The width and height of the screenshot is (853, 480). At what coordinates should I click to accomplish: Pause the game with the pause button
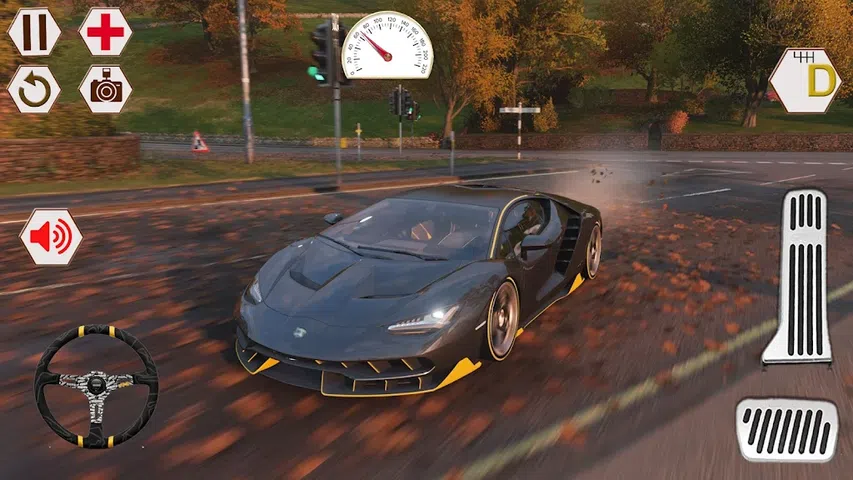click(34, 32)
